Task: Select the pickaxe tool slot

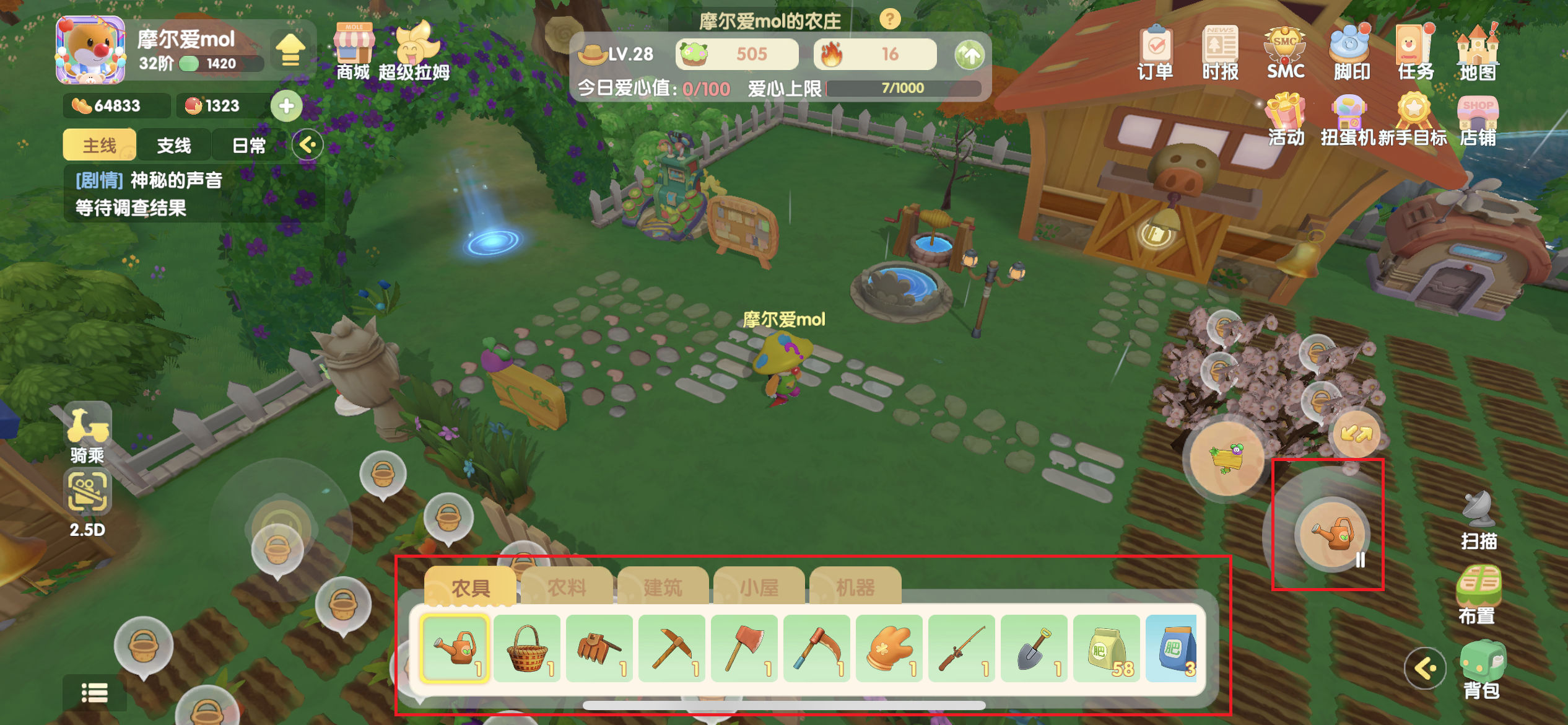Action: (672, 648)
